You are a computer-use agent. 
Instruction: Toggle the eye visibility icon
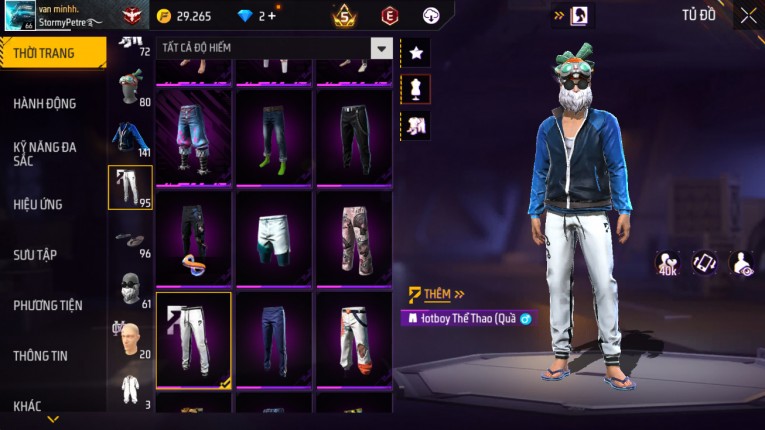point(743,263)
